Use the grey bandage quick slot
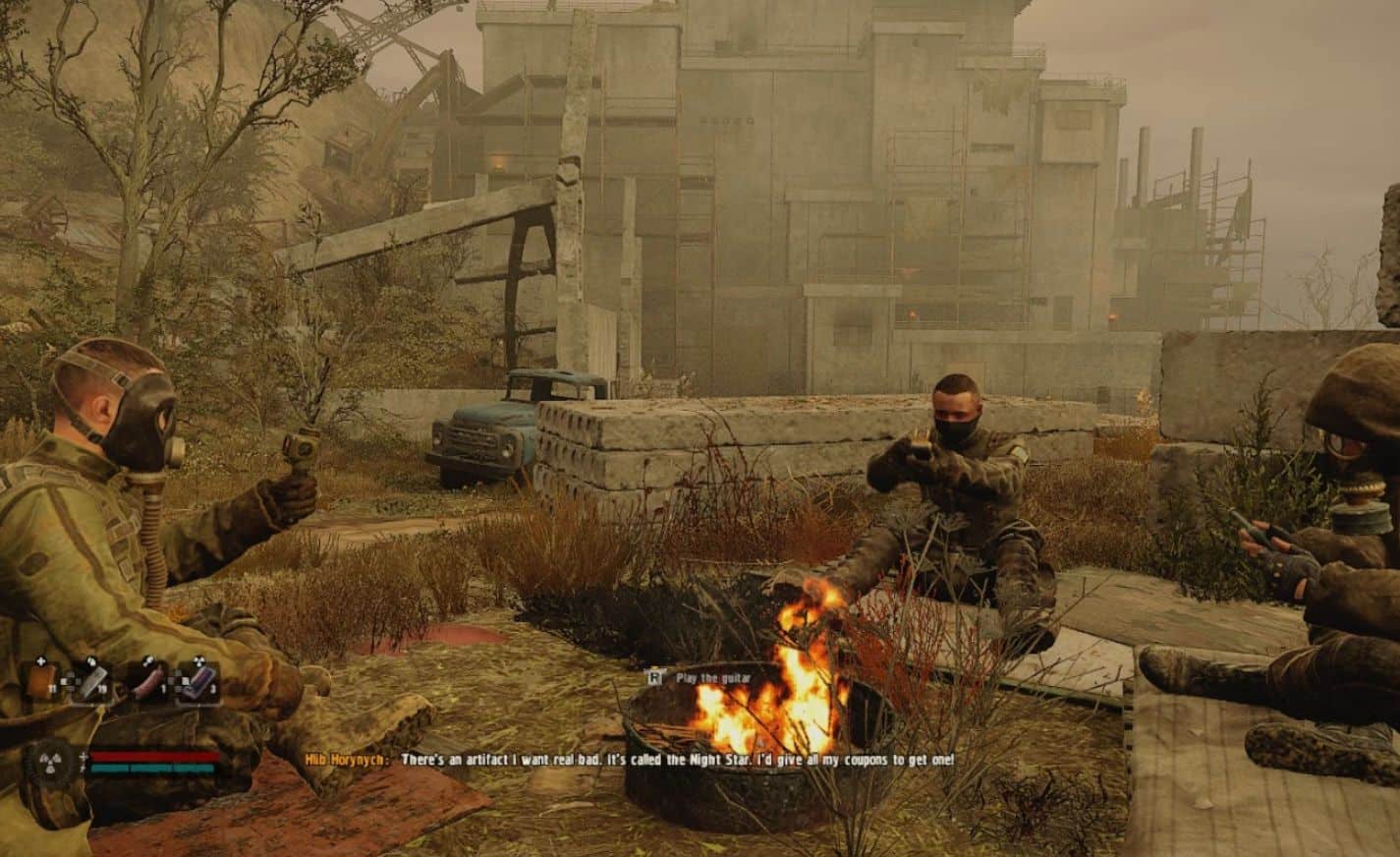The image size is (1400, 857). 92,680
